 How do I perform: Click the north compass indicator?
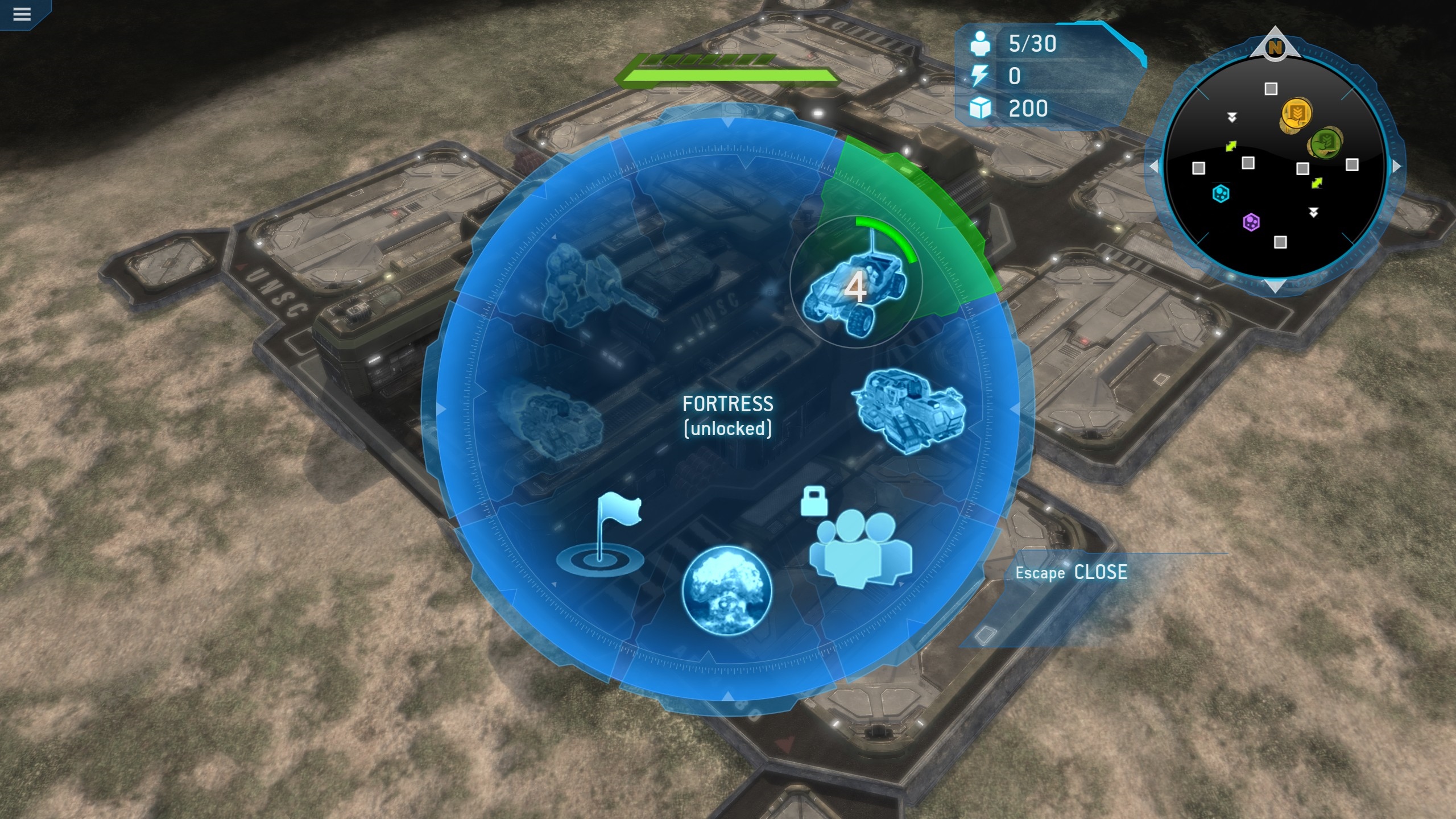1275,47
